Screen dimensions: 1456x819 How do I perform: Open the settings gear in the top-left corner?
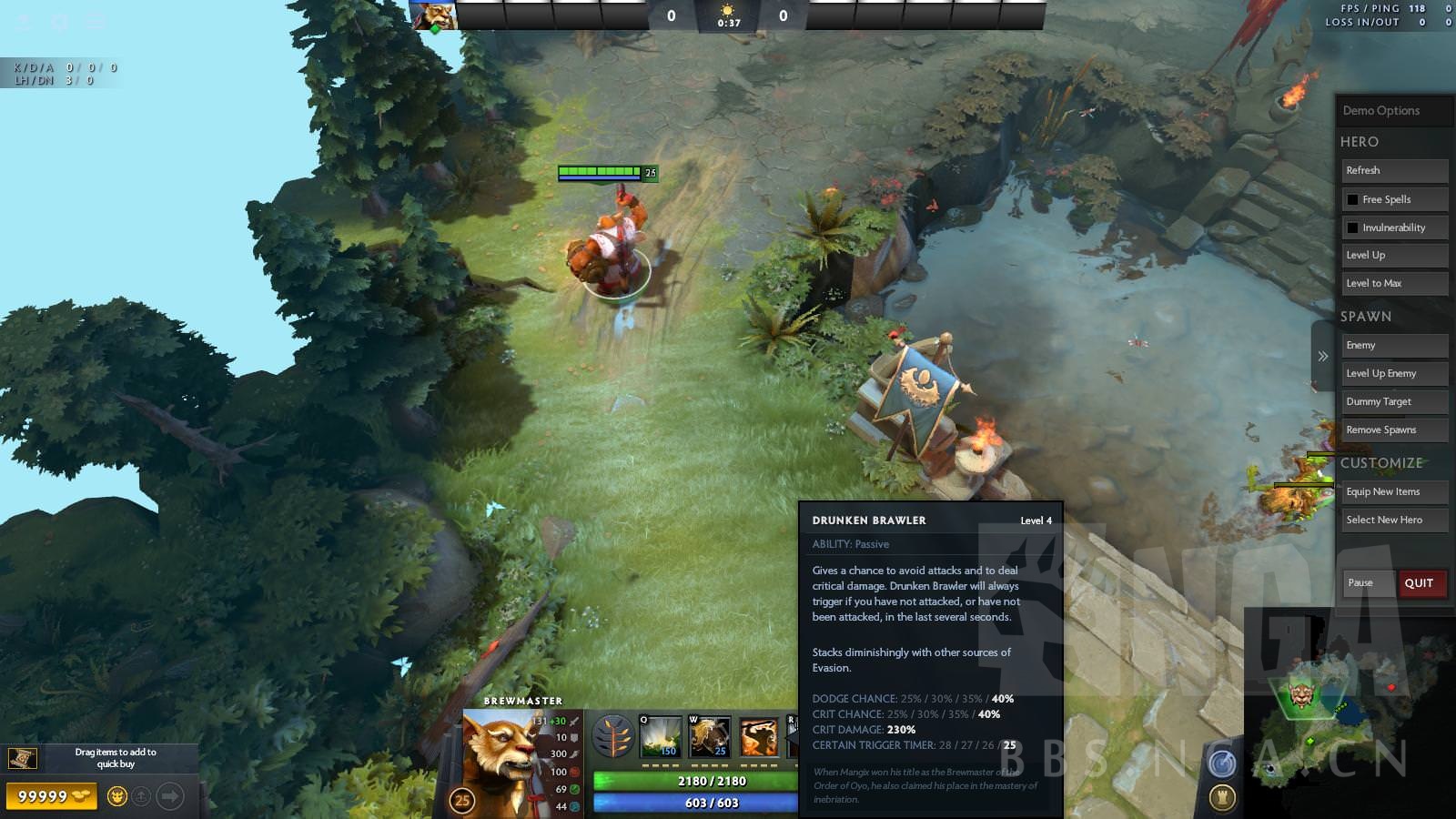(x=60, y=20)
